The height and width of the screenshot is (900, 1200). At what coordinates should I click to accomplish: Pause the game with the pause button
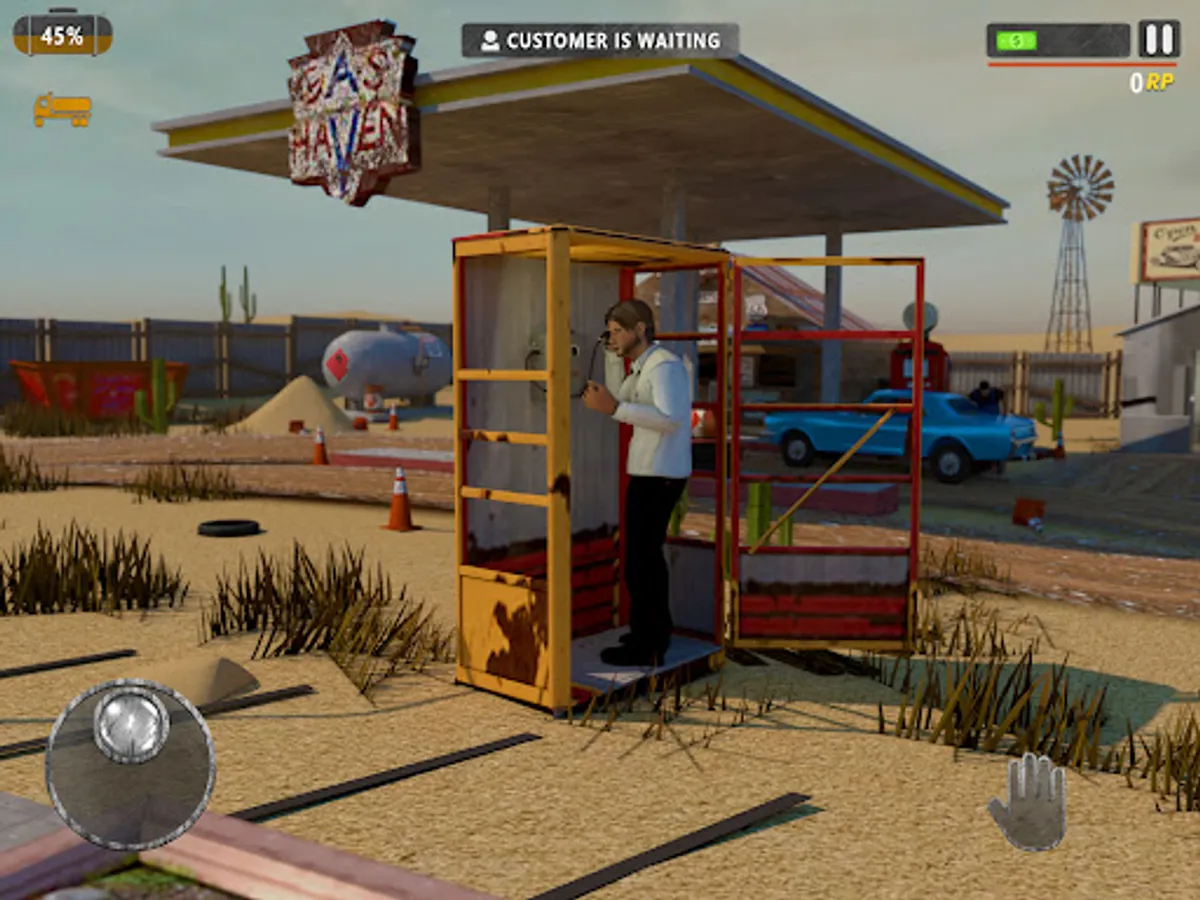click(x=1158, y=40)
